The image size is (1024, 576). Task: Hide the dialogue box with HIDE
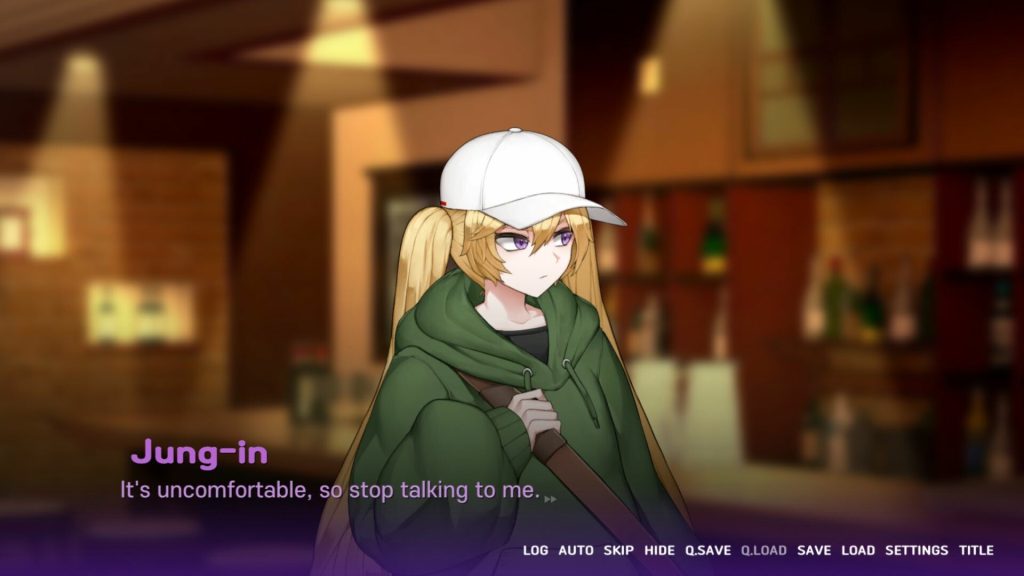[659, 550]
